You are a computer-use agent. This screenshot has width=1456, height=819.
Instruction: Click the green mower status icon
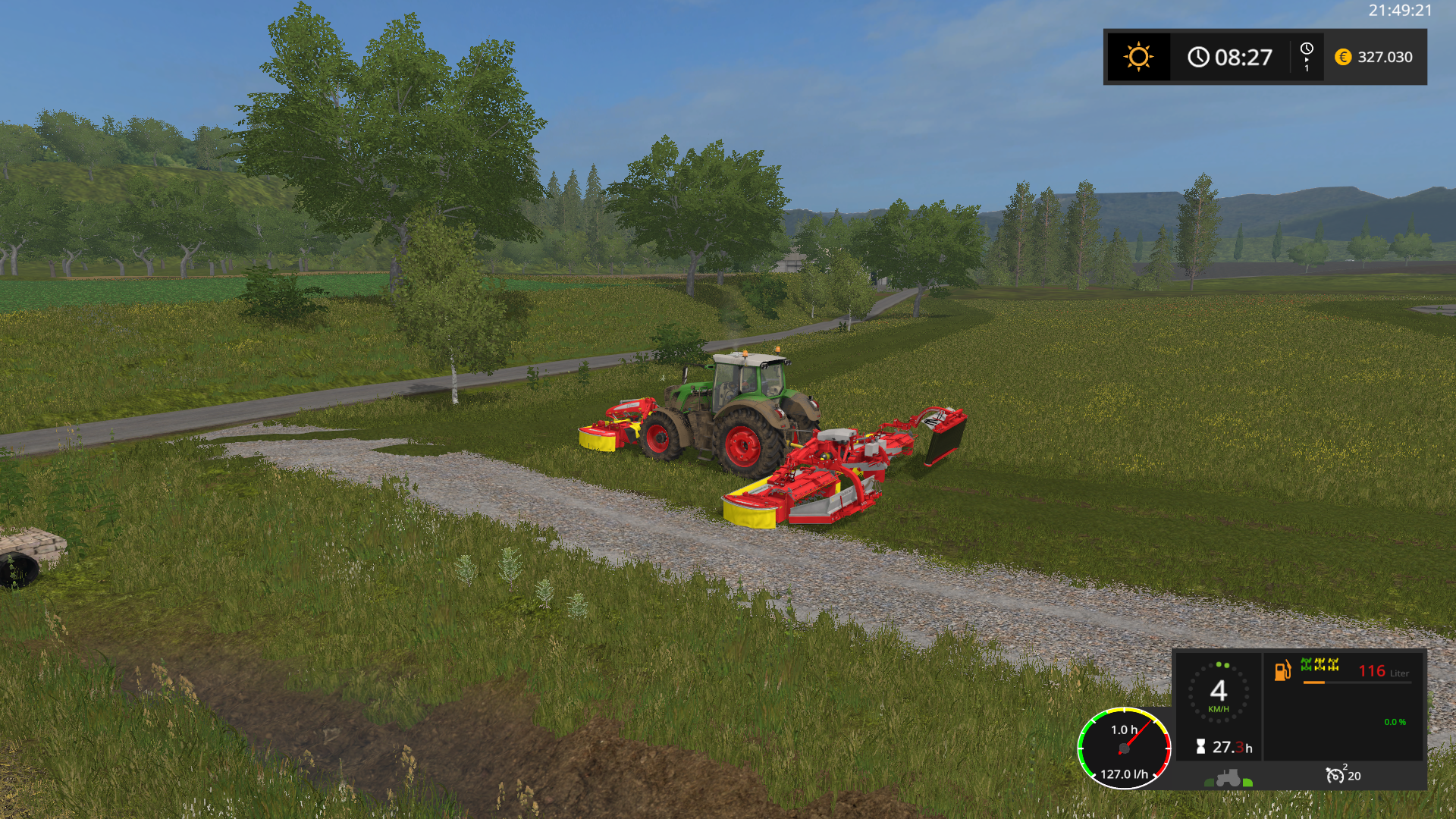(x=1307, y=665)
